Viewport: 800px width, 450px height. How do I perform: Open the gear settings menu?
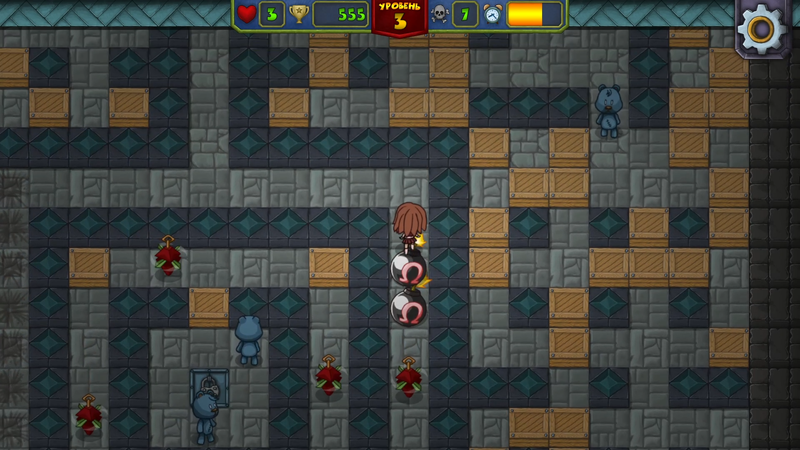pyautogui.click(x=762, y=29)
